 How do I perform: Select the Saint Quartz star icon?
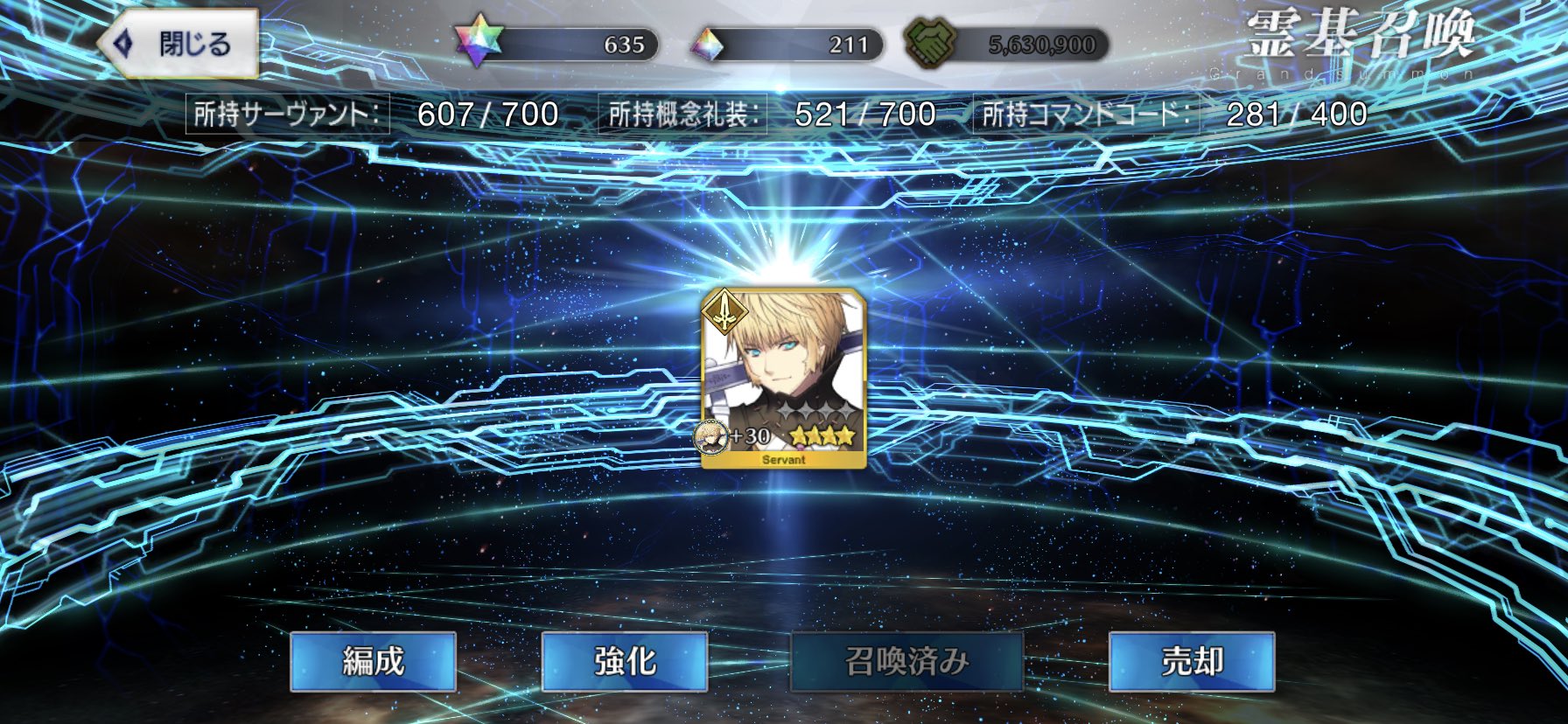[x=478, y=39]
